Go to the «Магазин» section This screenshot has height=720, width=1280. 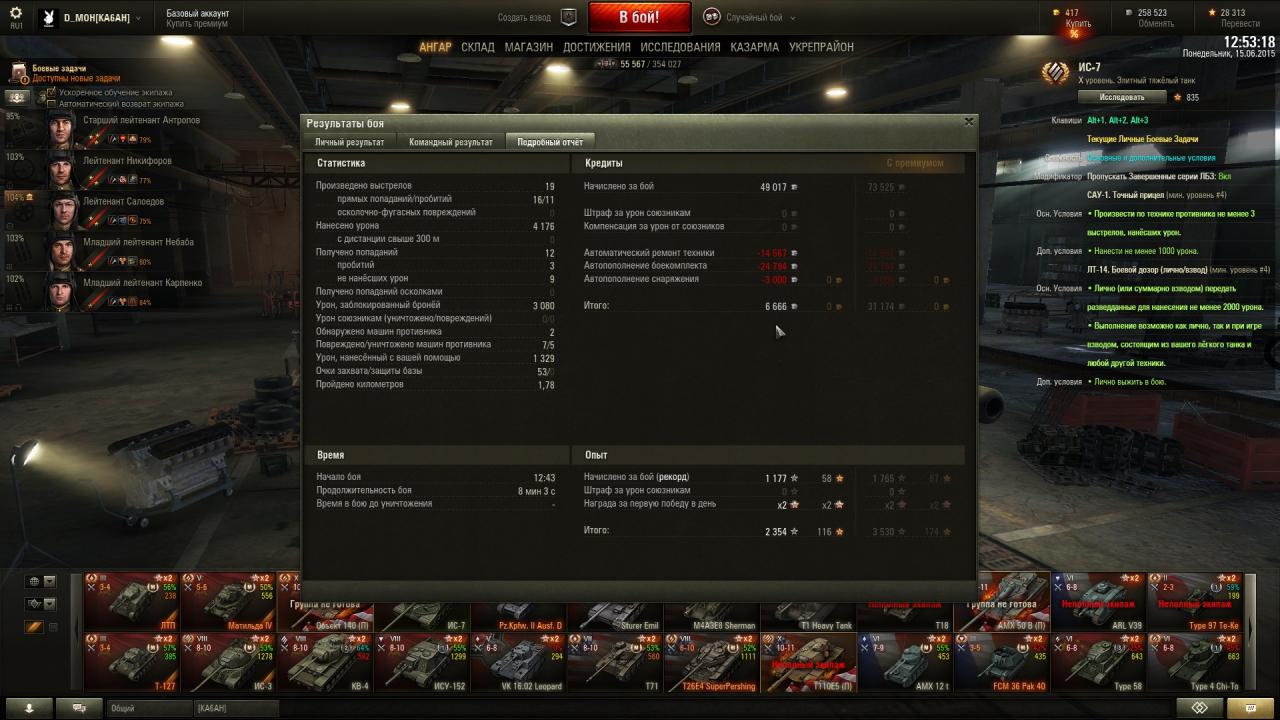point(528,47)
